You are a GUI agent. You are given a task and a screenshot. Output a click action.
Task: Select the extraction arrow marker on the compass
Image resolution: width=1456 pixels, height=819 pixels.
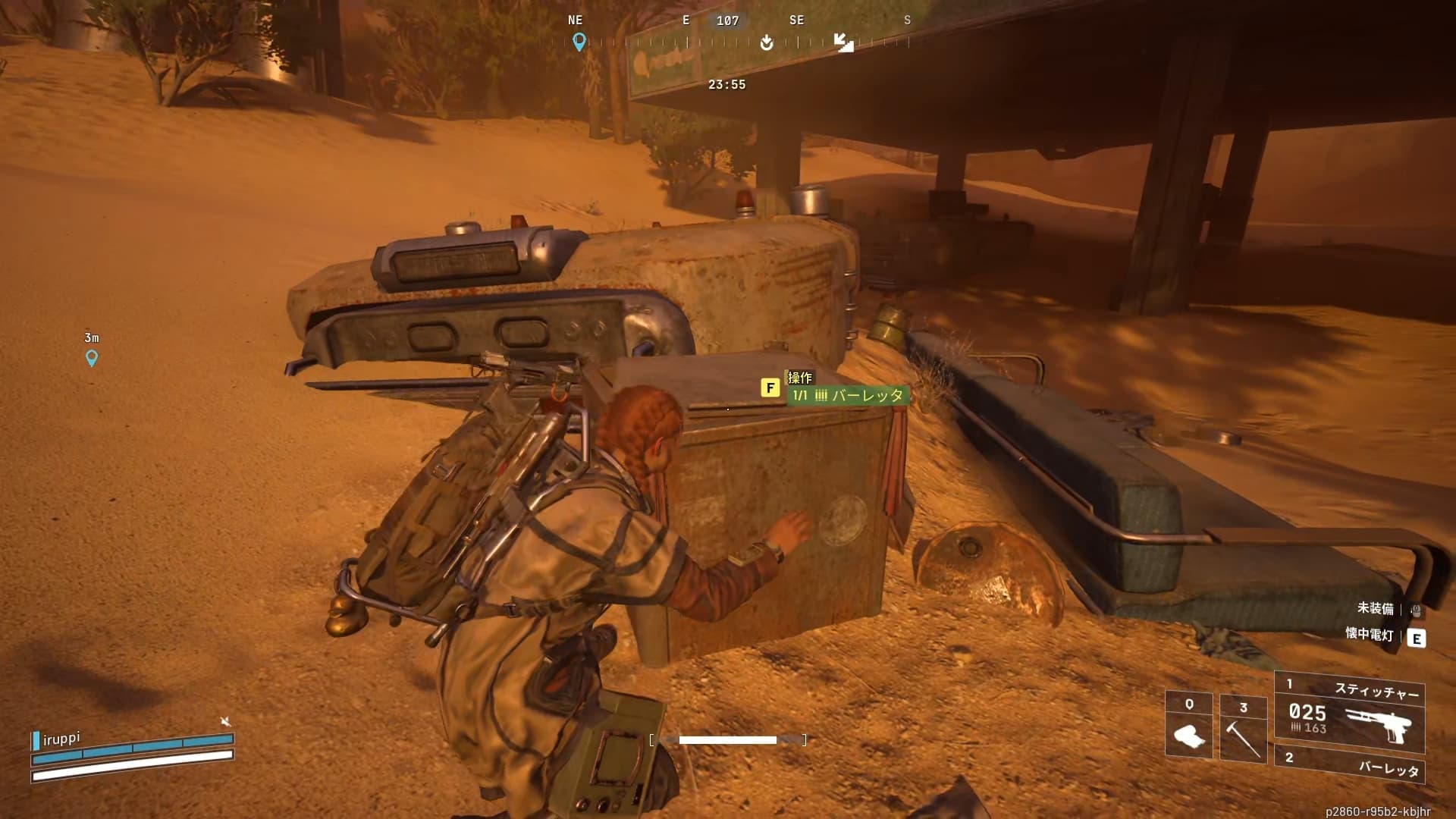pyautogui.click(x=843, y=42)
